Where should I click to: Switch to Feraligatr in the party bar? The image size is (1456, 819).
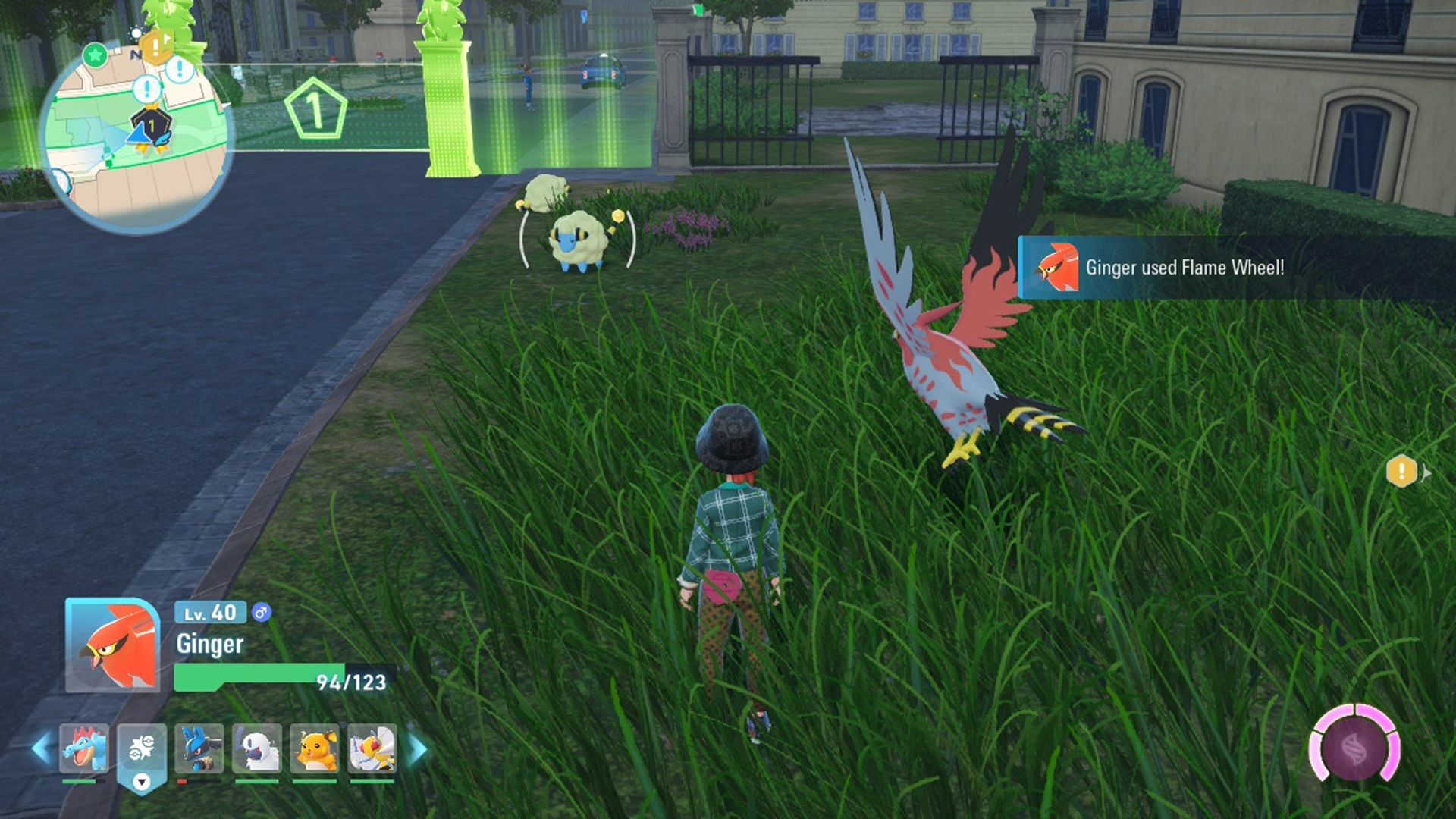83,748
